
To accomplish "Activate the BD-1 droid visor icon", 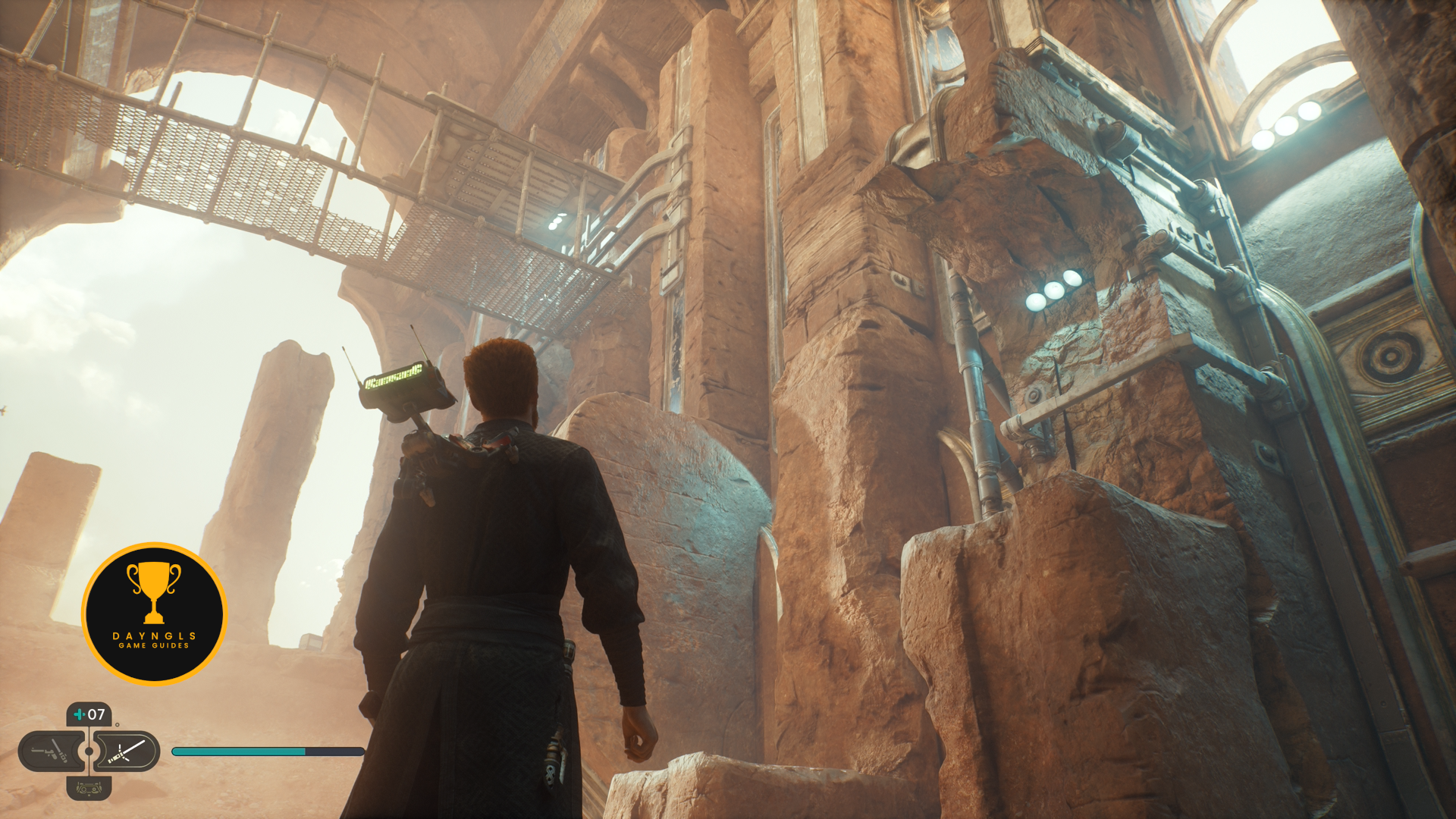I will click(x=89, y=789).
